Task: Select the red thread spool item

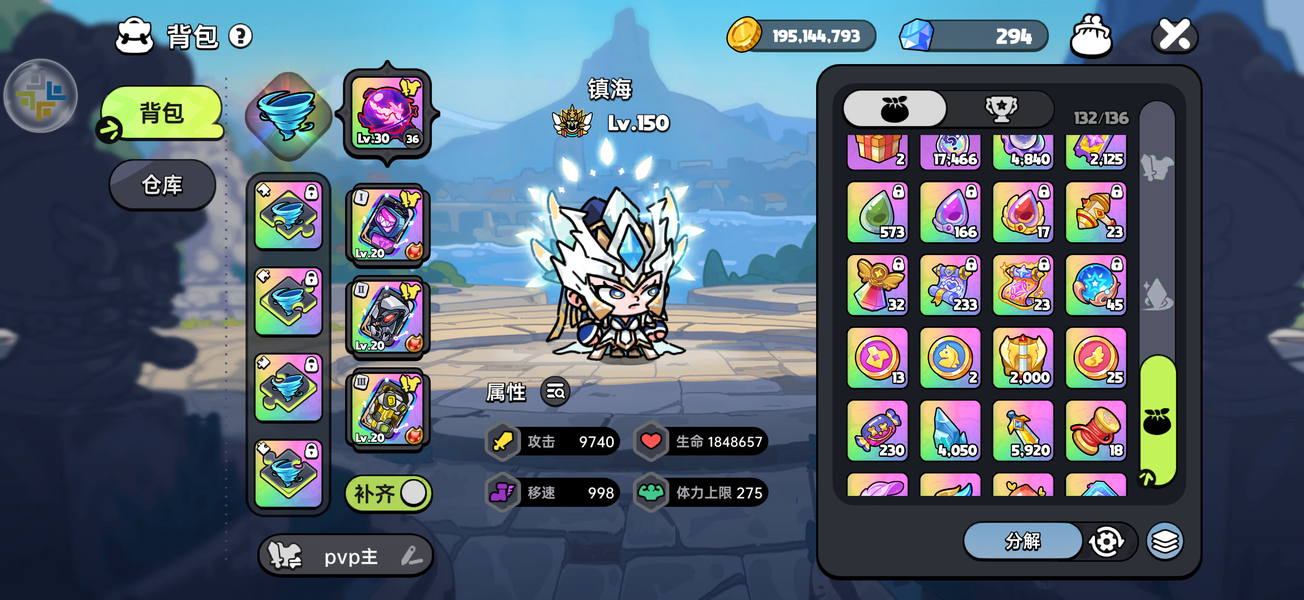Action: (1095, 430)
